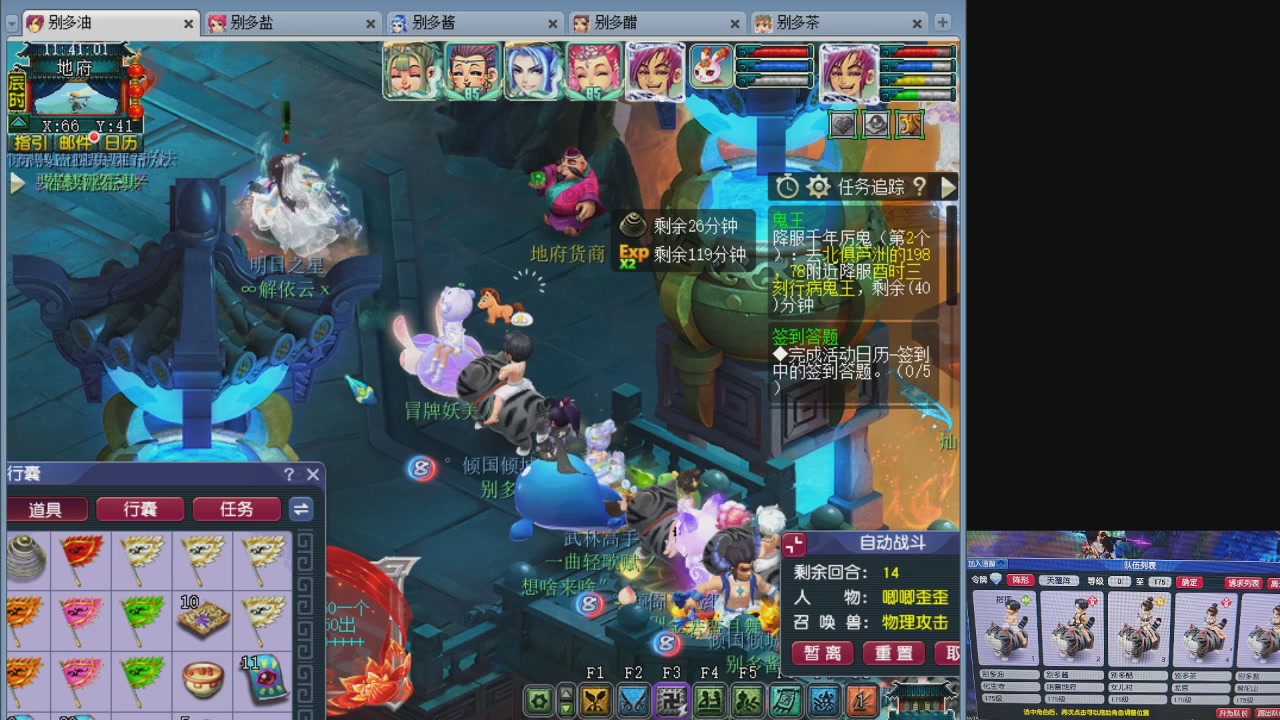The width and height of the screenshot is (1280, 720).
Task: Click the level 175 input field in the team list
Action: click(1159, 581)
